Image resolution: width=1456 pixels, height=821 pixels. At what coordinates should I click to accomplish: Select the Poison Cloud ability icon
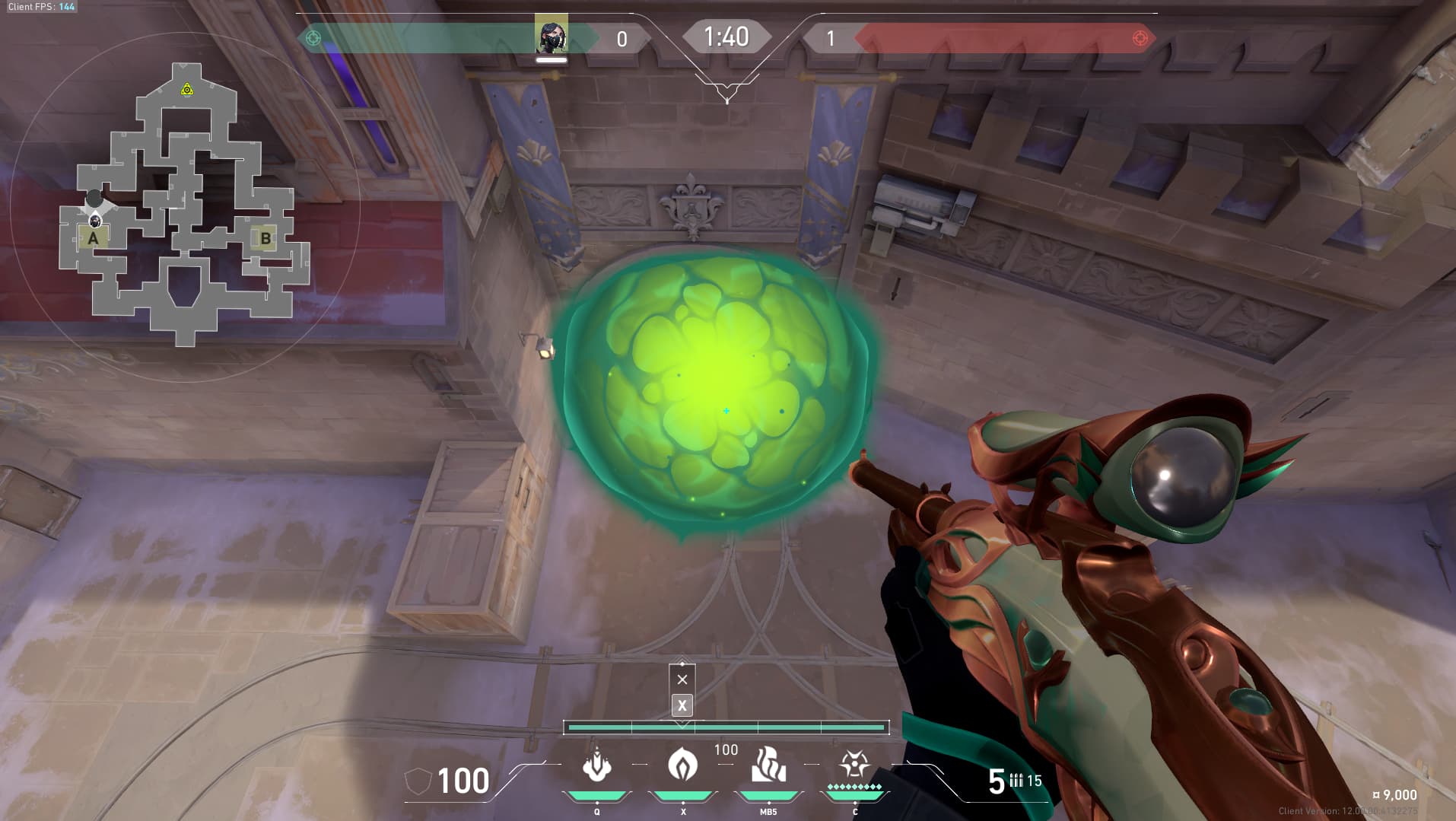[x=682, y=764]
